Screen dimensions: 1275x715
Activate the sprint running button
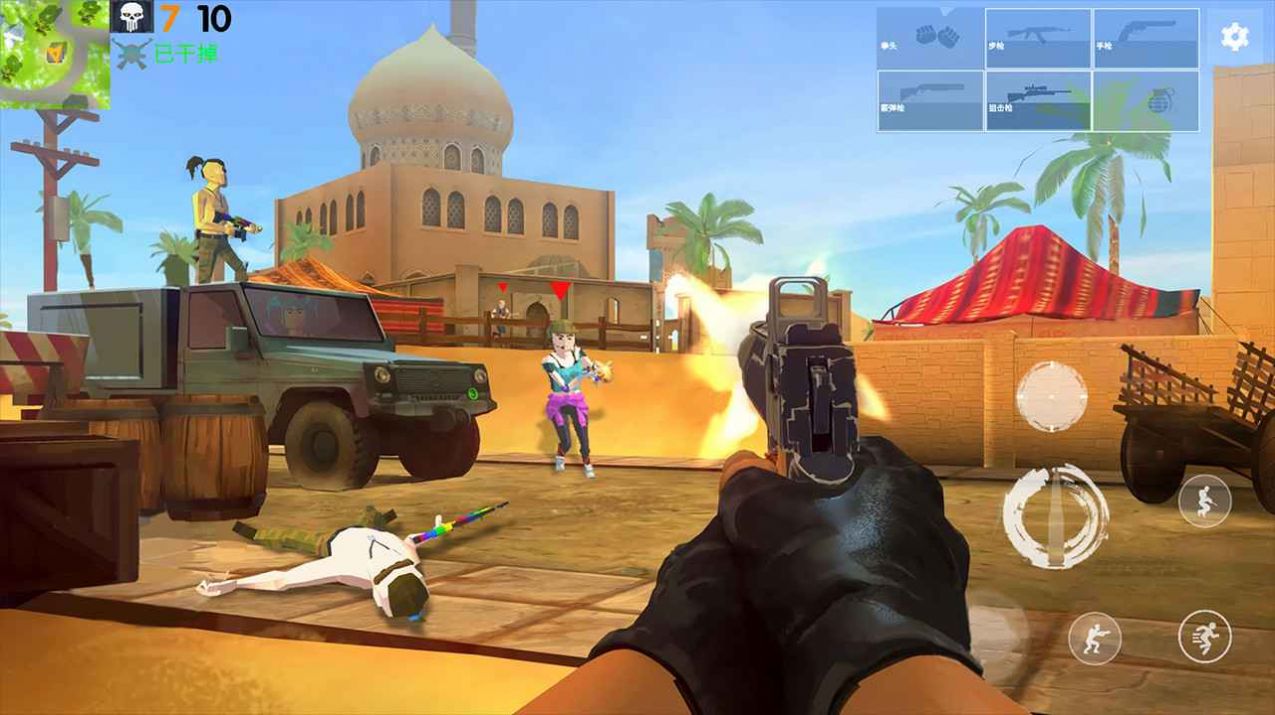1204,637
